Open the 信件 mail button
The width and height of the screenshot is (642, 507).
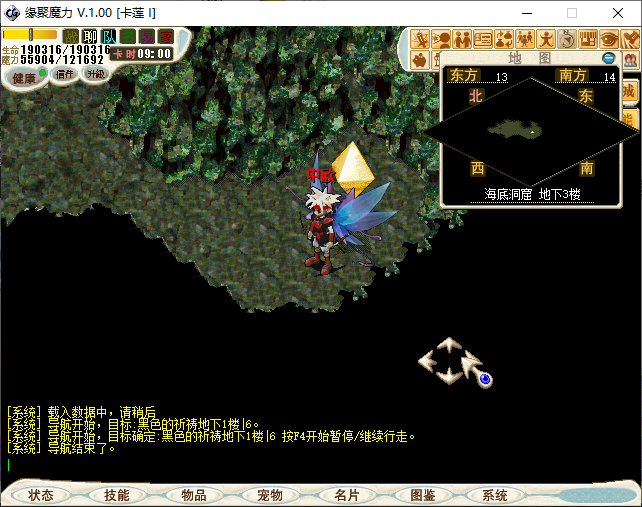65,73
